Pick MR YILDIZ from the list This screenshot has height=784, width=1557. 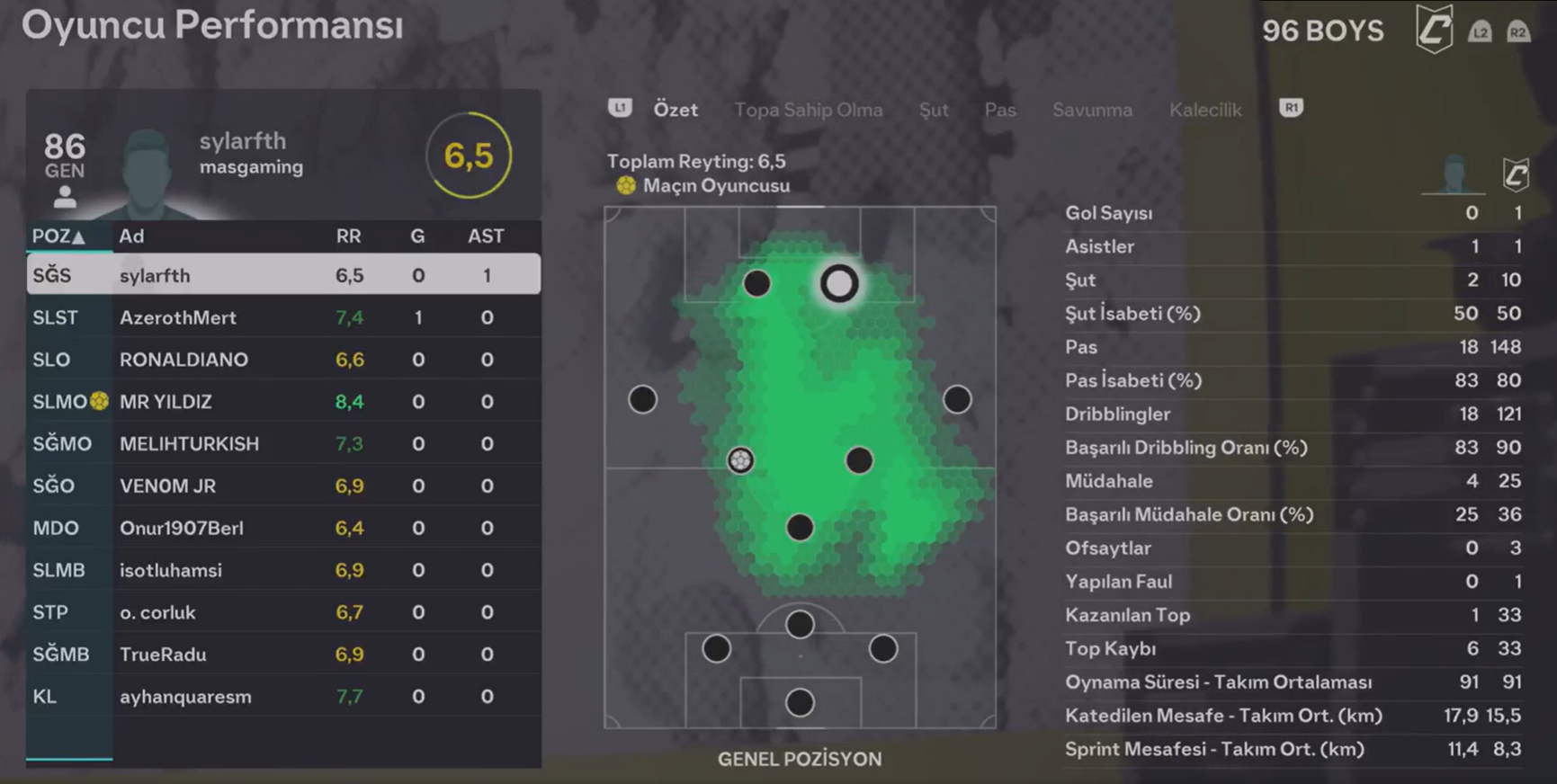pyautogui.click(x=283, y=402)
